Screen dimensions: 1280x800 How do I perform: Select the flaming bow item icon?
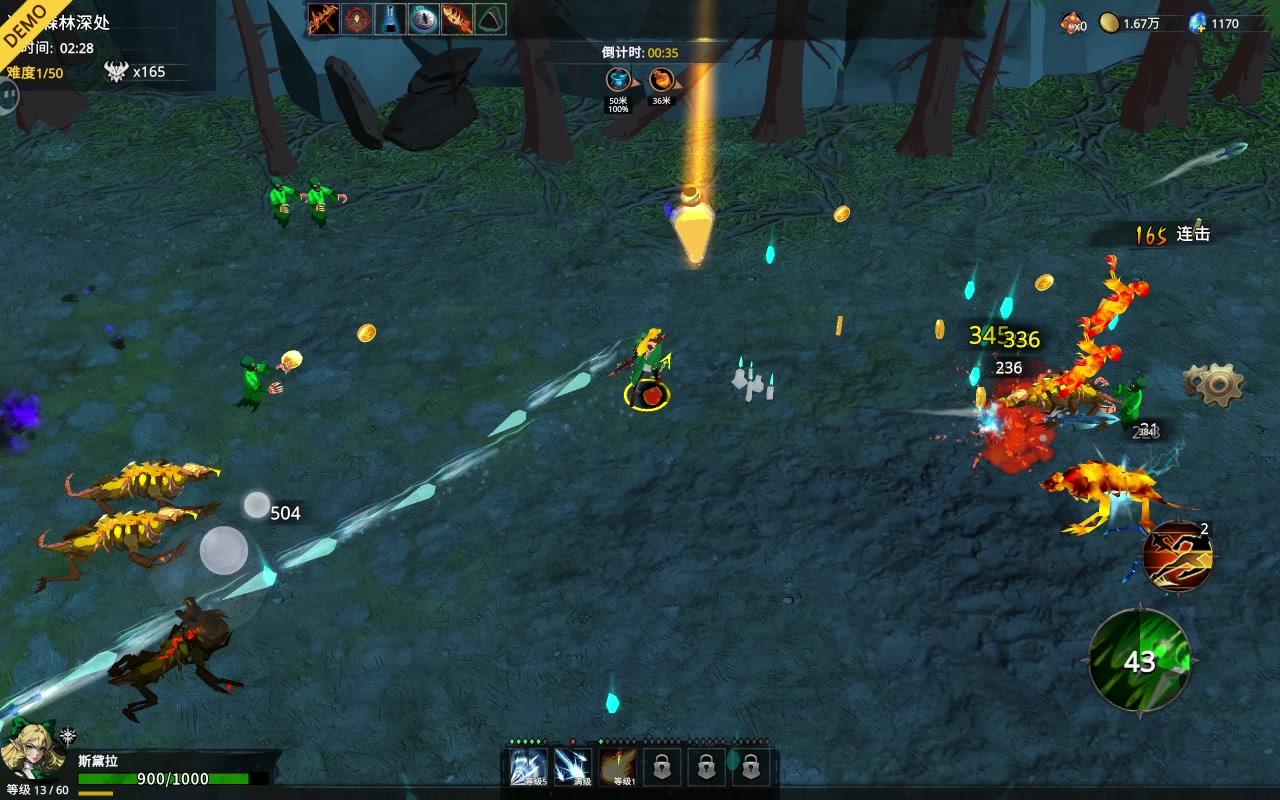pyautogui.click(x=323, y=19)
